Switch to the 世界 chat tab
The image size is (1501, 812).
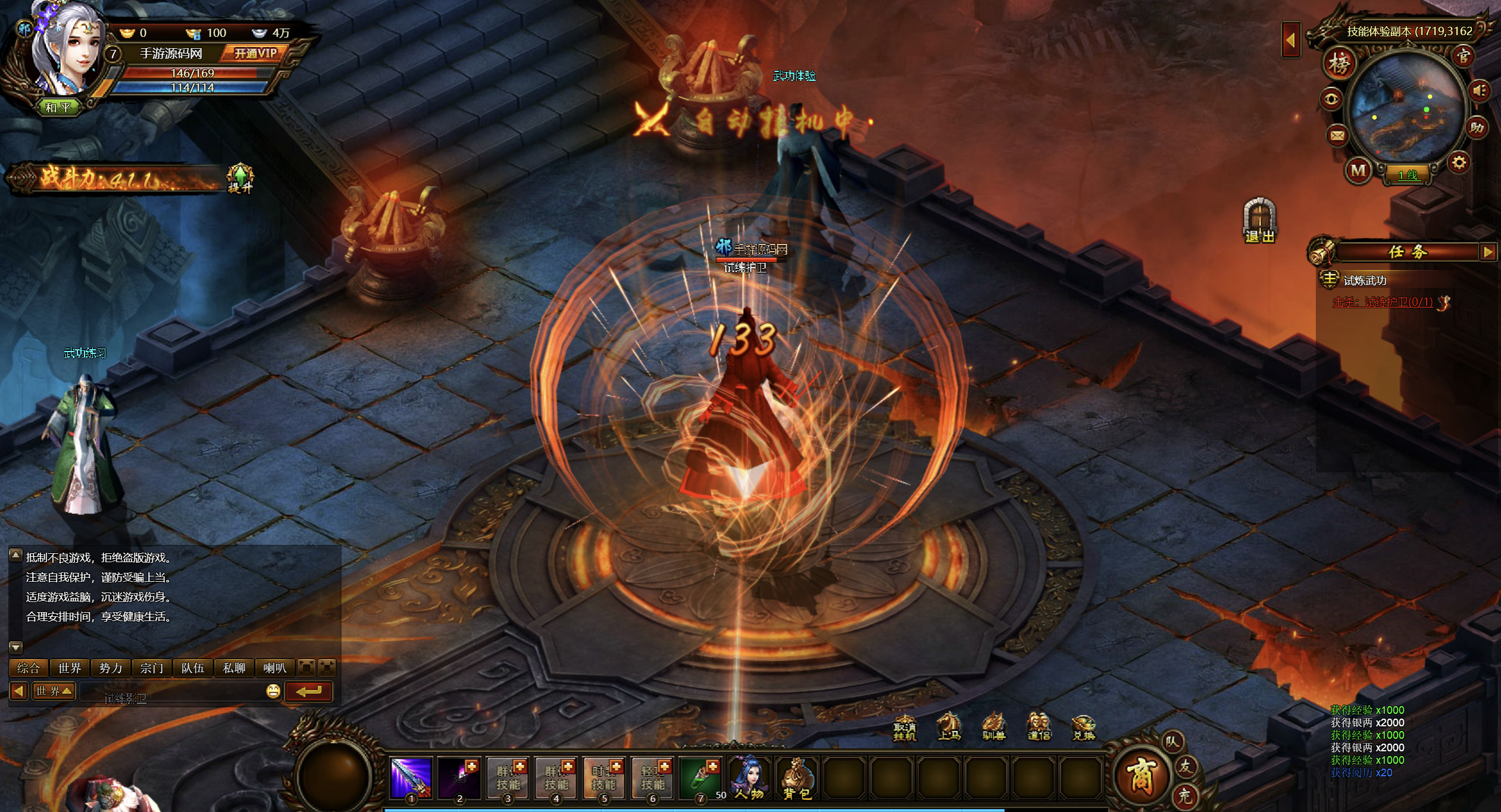[70, 668]
